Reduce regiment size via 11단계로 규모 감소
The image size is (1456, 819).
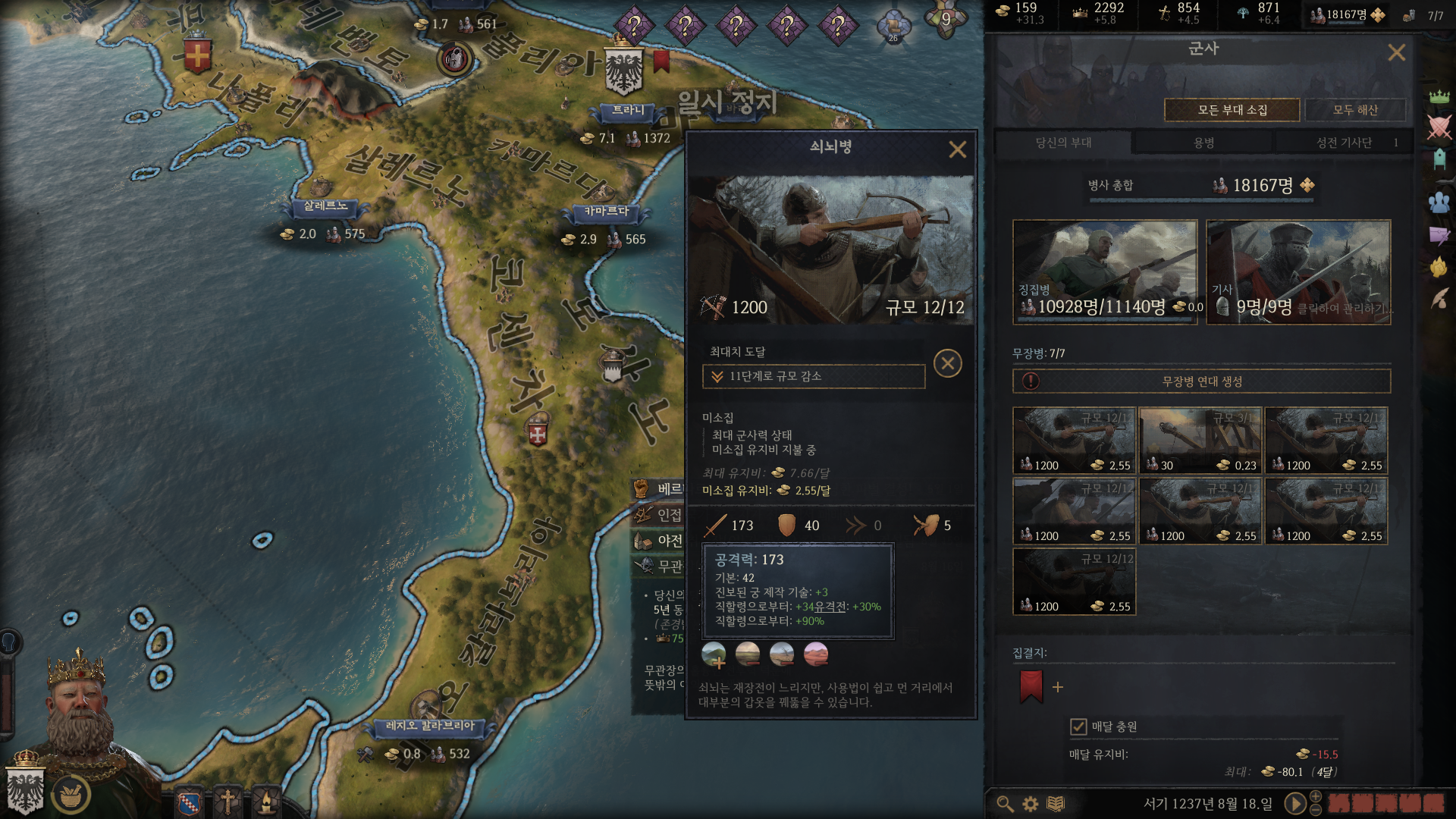coord(813,376)
